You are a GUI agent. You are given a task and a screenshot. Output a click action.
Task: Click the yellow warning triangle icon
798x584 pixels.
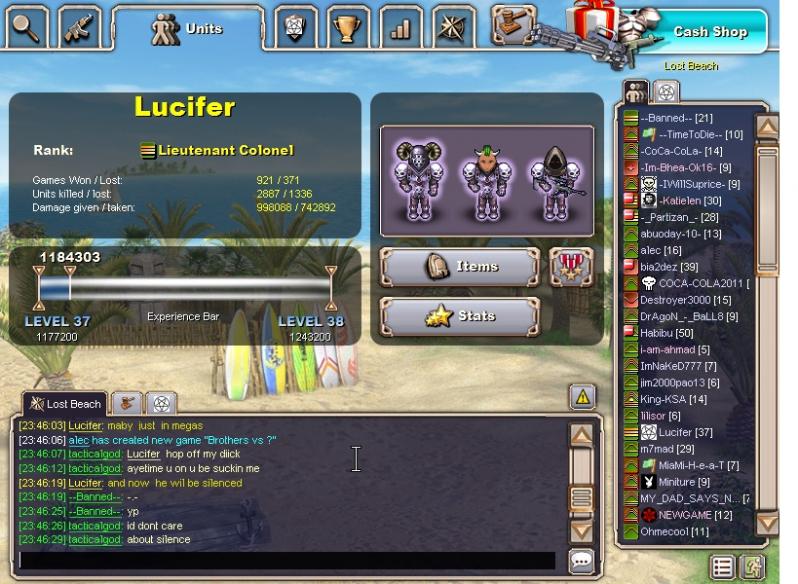(x=582, y=397)
